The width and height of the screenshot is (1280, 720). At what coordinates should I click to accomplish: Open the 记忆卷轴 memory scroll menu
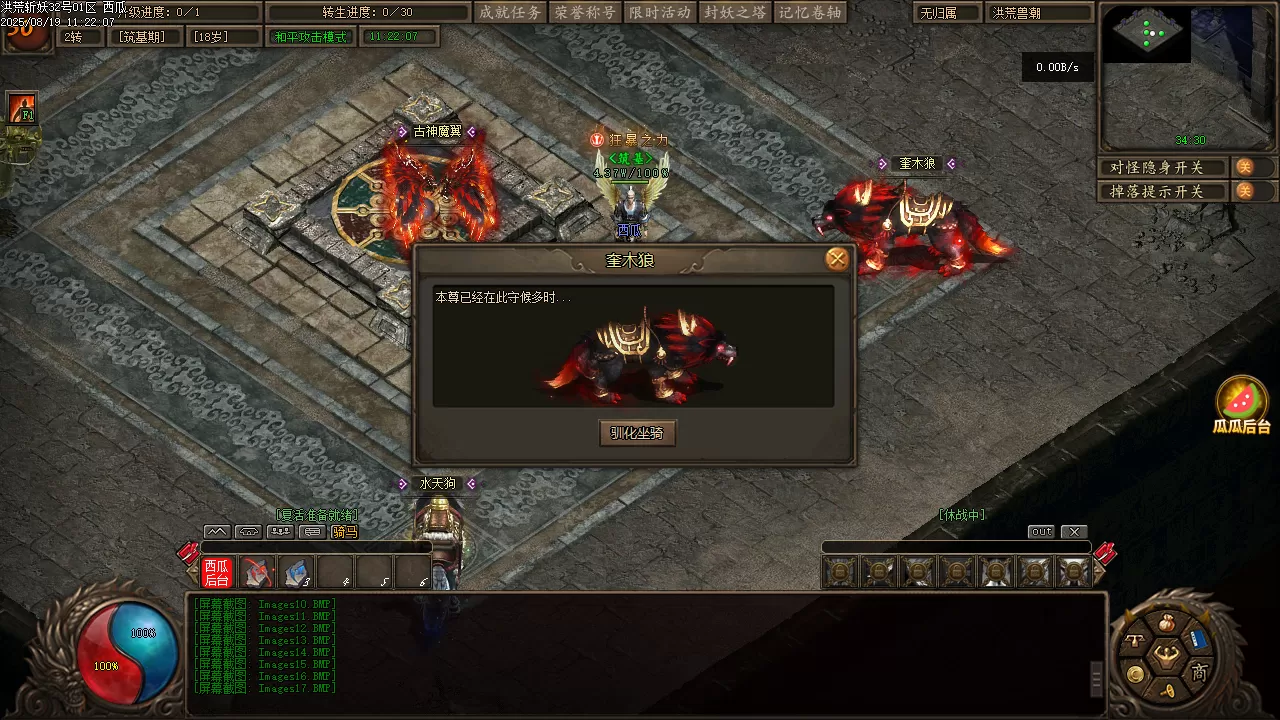pos(810,12)
